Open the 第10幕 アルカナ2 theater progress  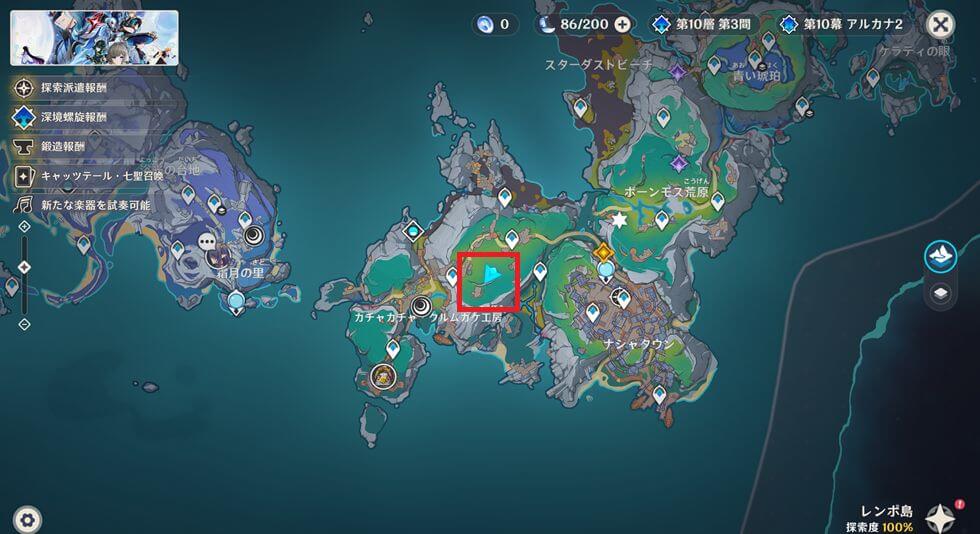pos(848,24)
